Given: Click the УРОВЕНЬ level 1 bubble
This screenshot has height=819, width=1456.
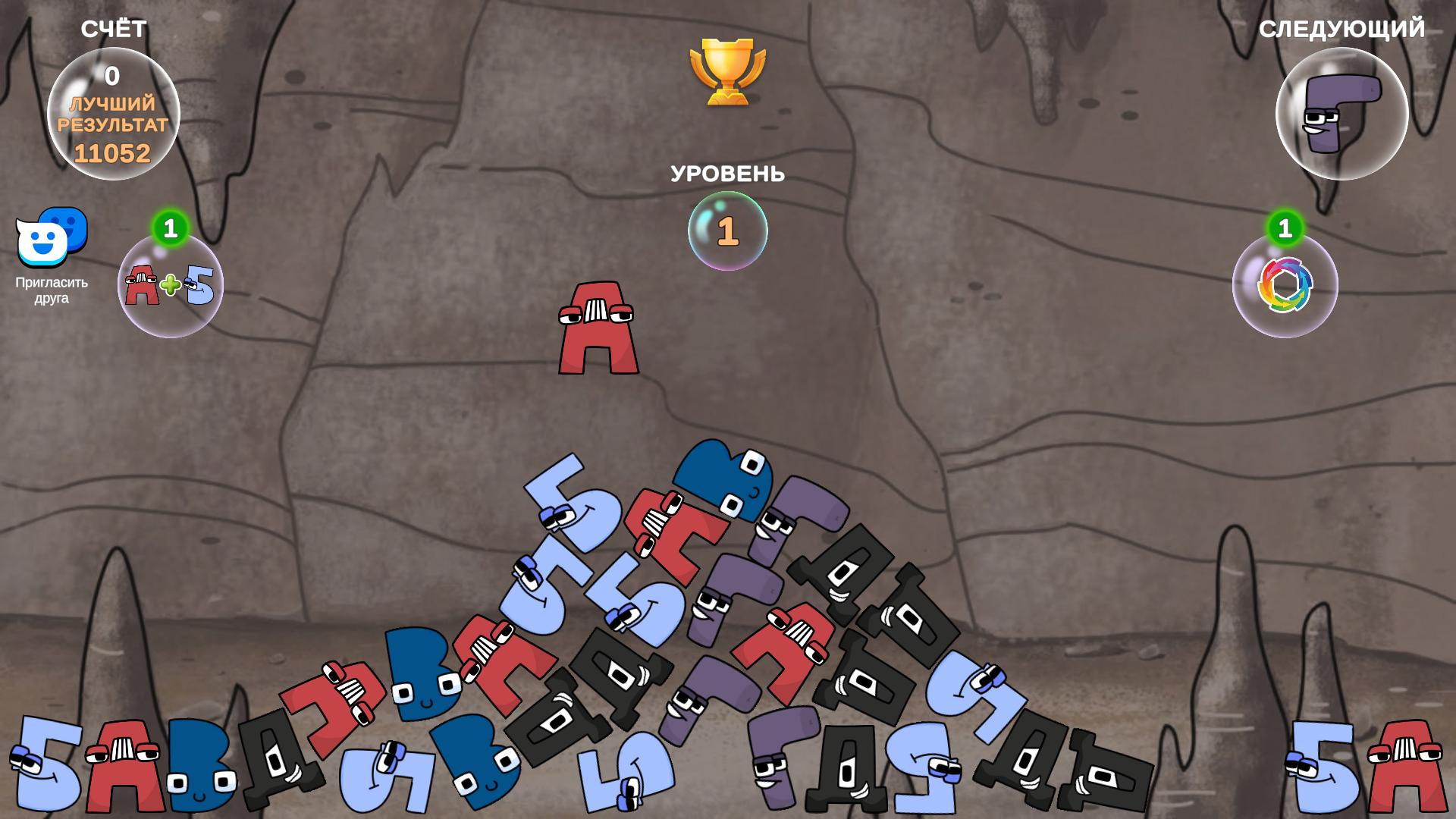Looking at the screenshot, I should point(726,230).
